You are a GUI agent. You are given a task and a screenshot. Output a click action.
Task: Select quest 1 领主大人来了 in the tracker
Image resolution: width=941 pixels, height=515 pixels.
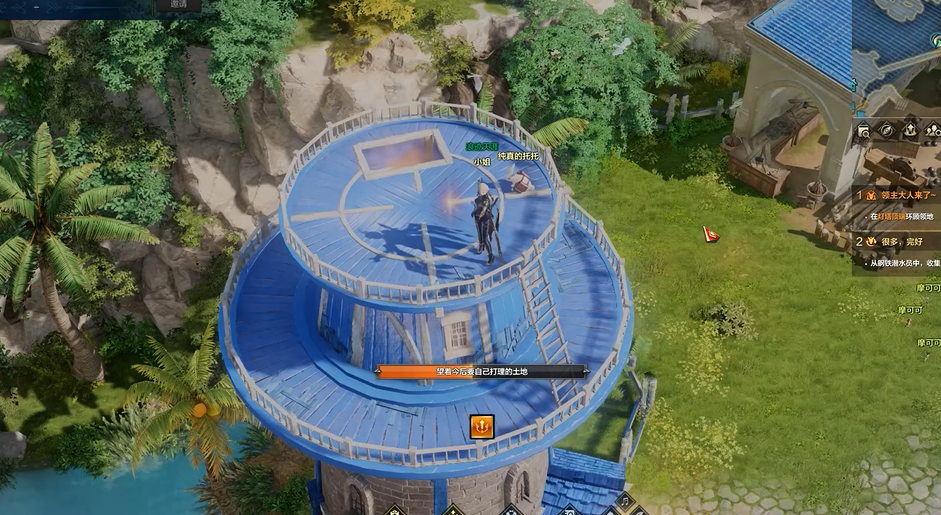tap(899, 195)
